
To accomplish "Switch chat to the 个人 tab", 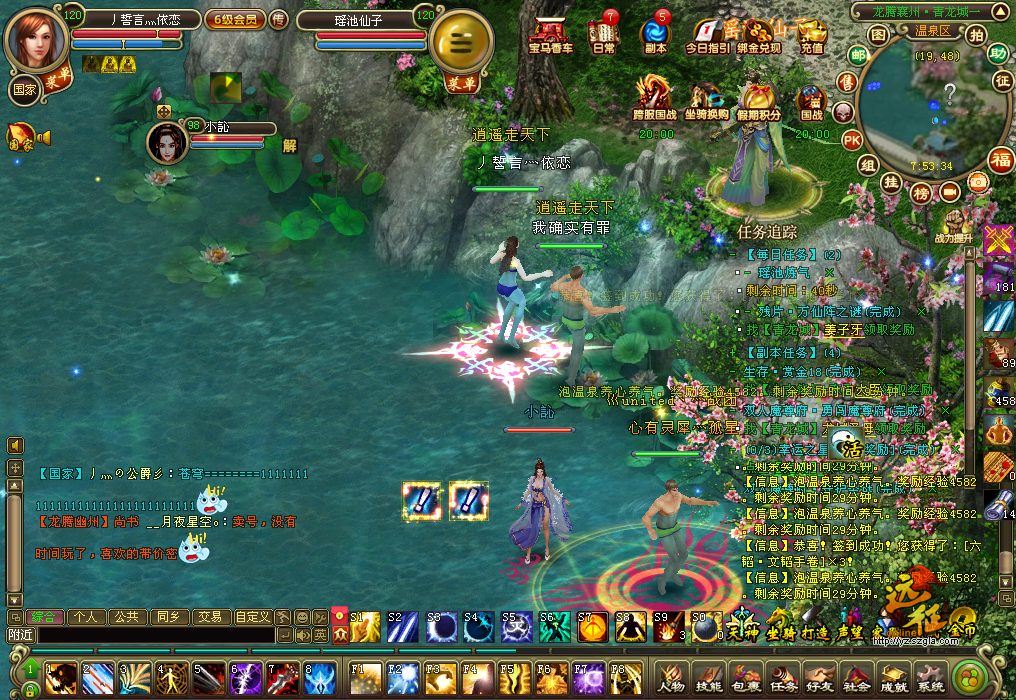I will click(x=86, y=617).
